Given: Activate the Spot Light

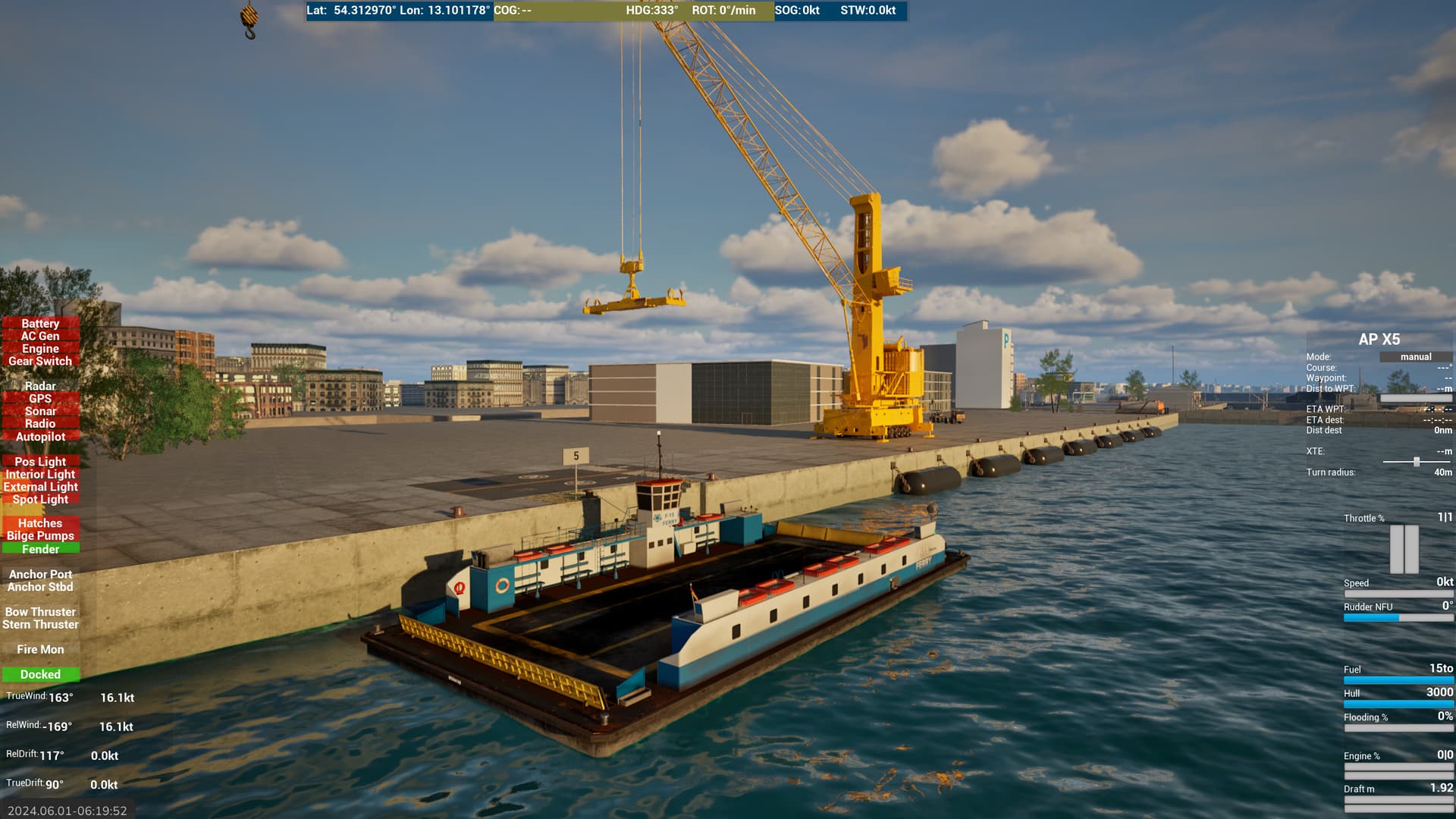Looking at the screenshot, I should pyautogui.click(x=40, y=499).
